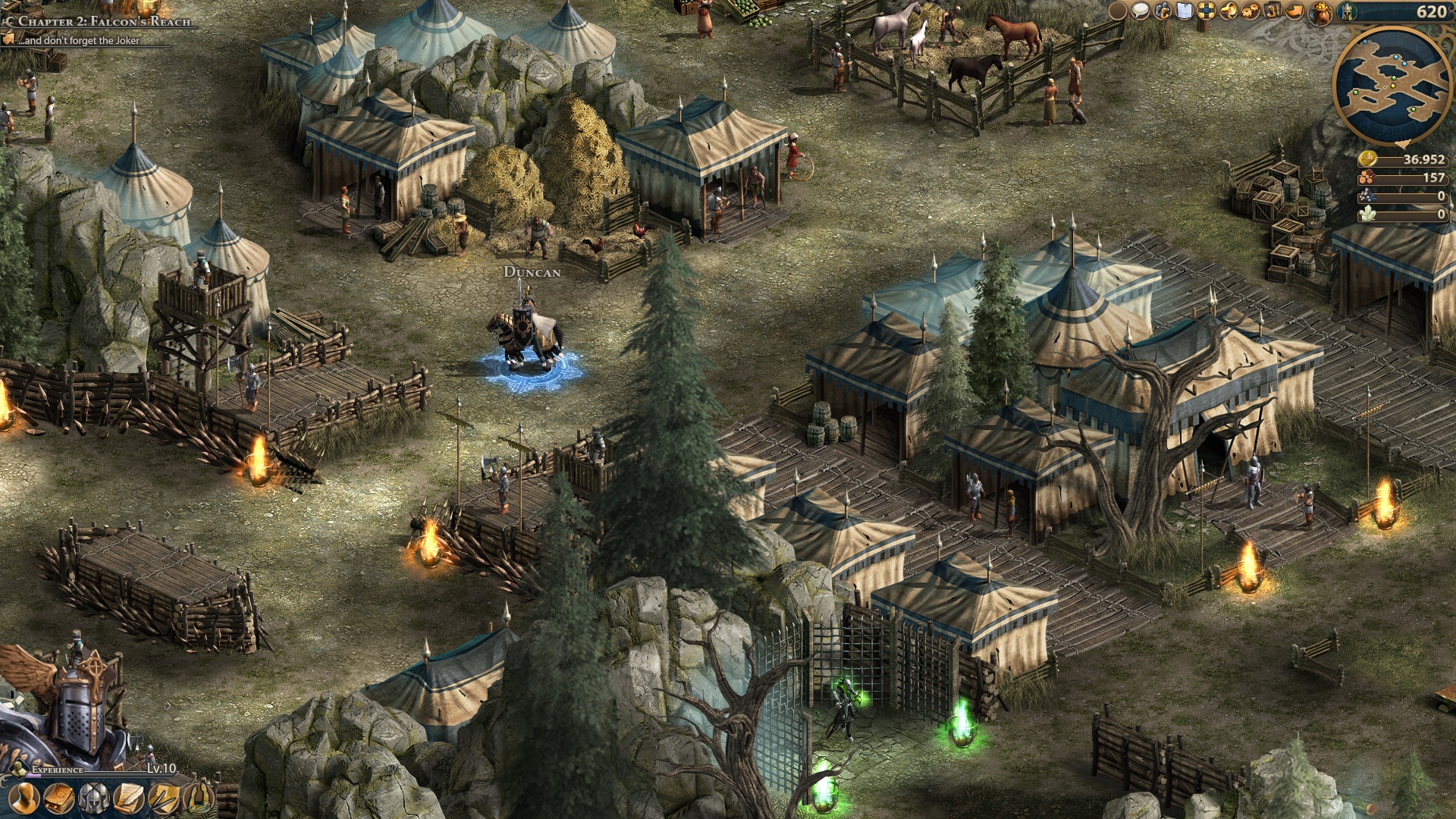
Task: Open the quest book icon on bottom bar
Action: coord(59,799)
